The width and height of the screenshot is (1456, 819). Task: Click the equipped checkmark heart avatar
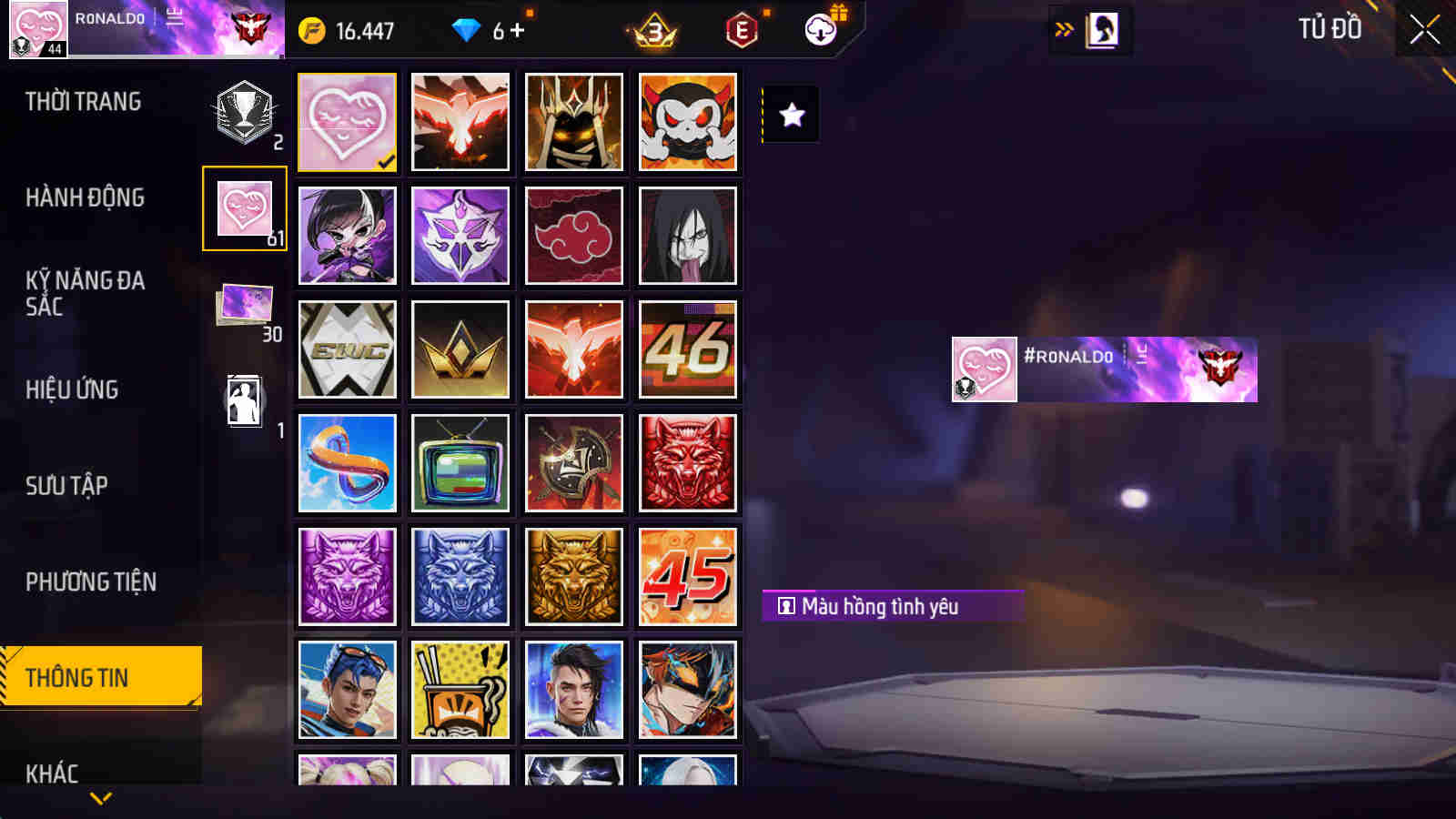347,120
